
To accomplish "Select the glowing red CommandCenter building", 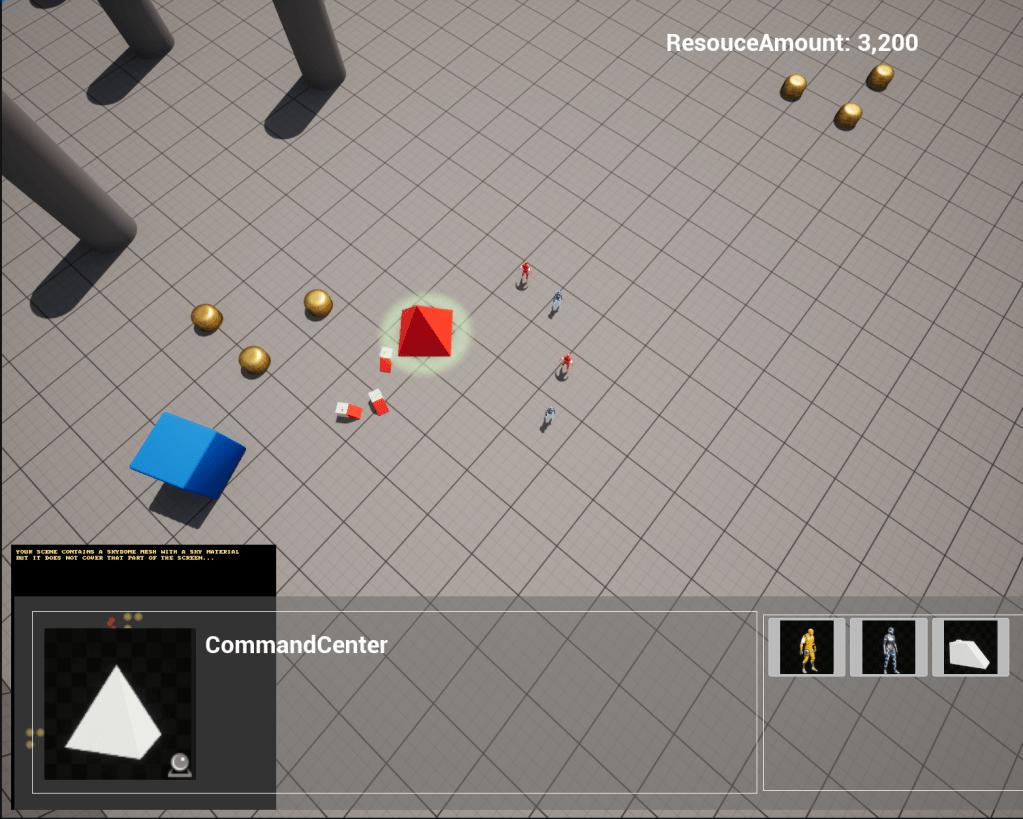I will [x=425, y=332].
